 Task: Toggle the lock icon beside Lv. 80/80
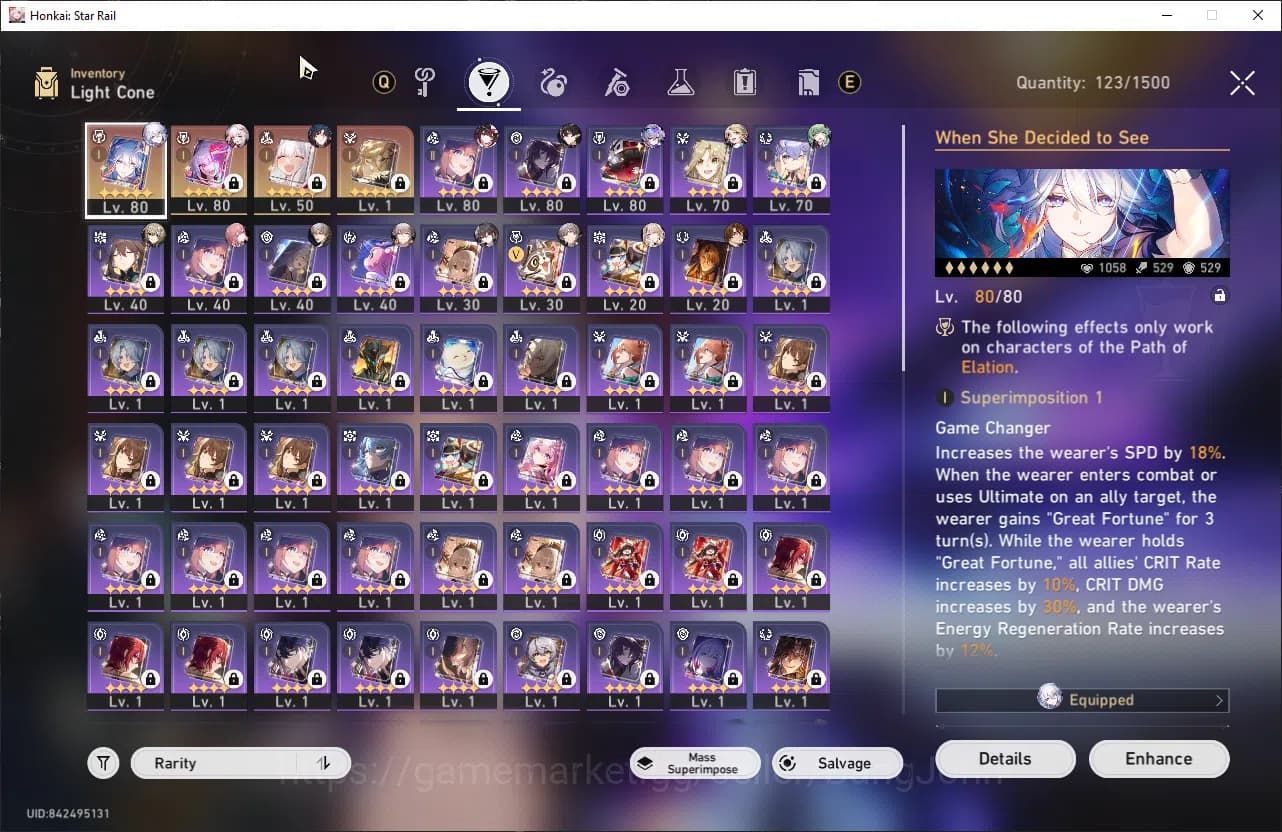coord(1222,296)
